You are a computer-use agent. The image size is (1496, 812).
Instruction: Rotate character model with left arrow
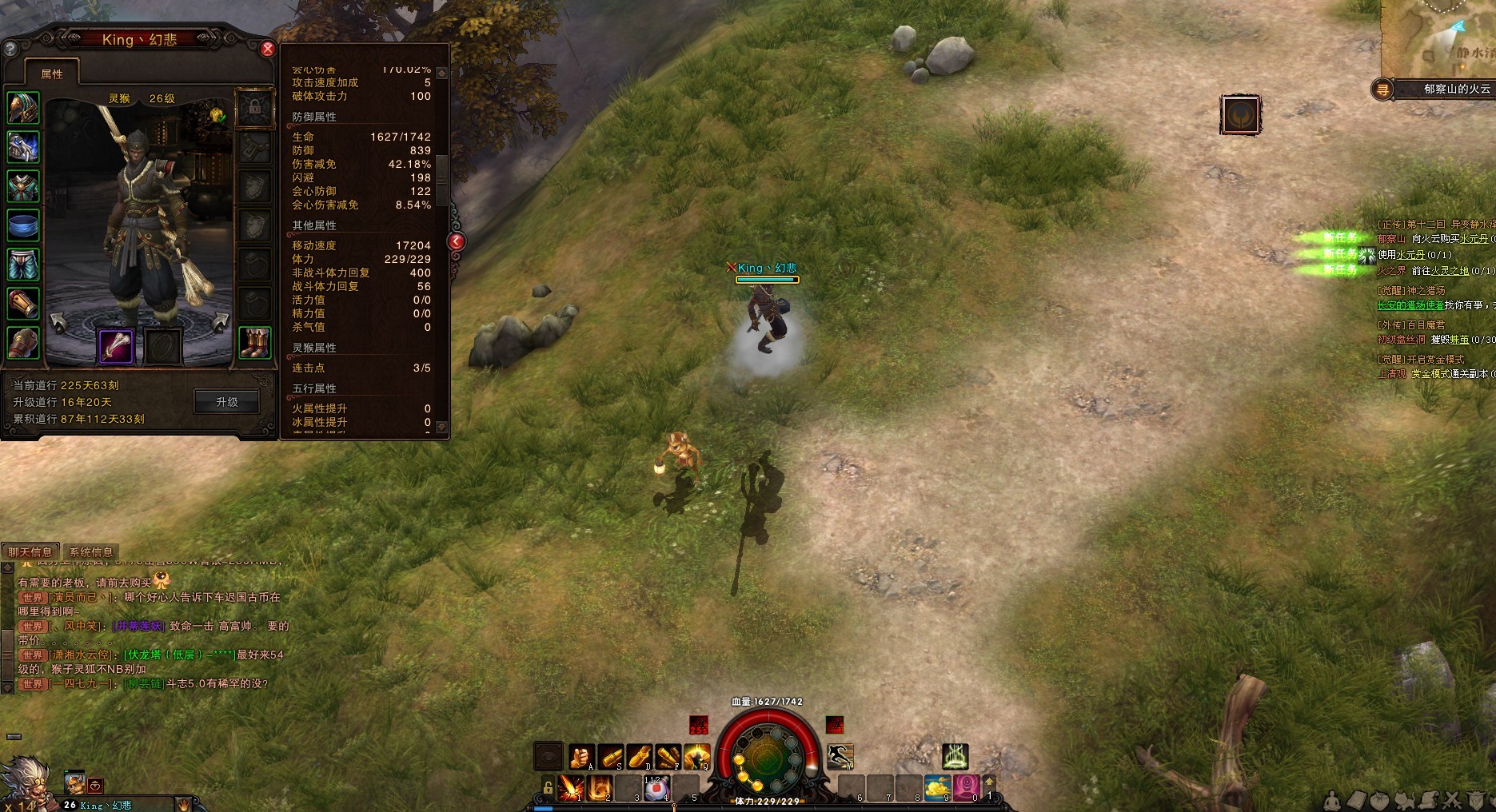point(58,323)
